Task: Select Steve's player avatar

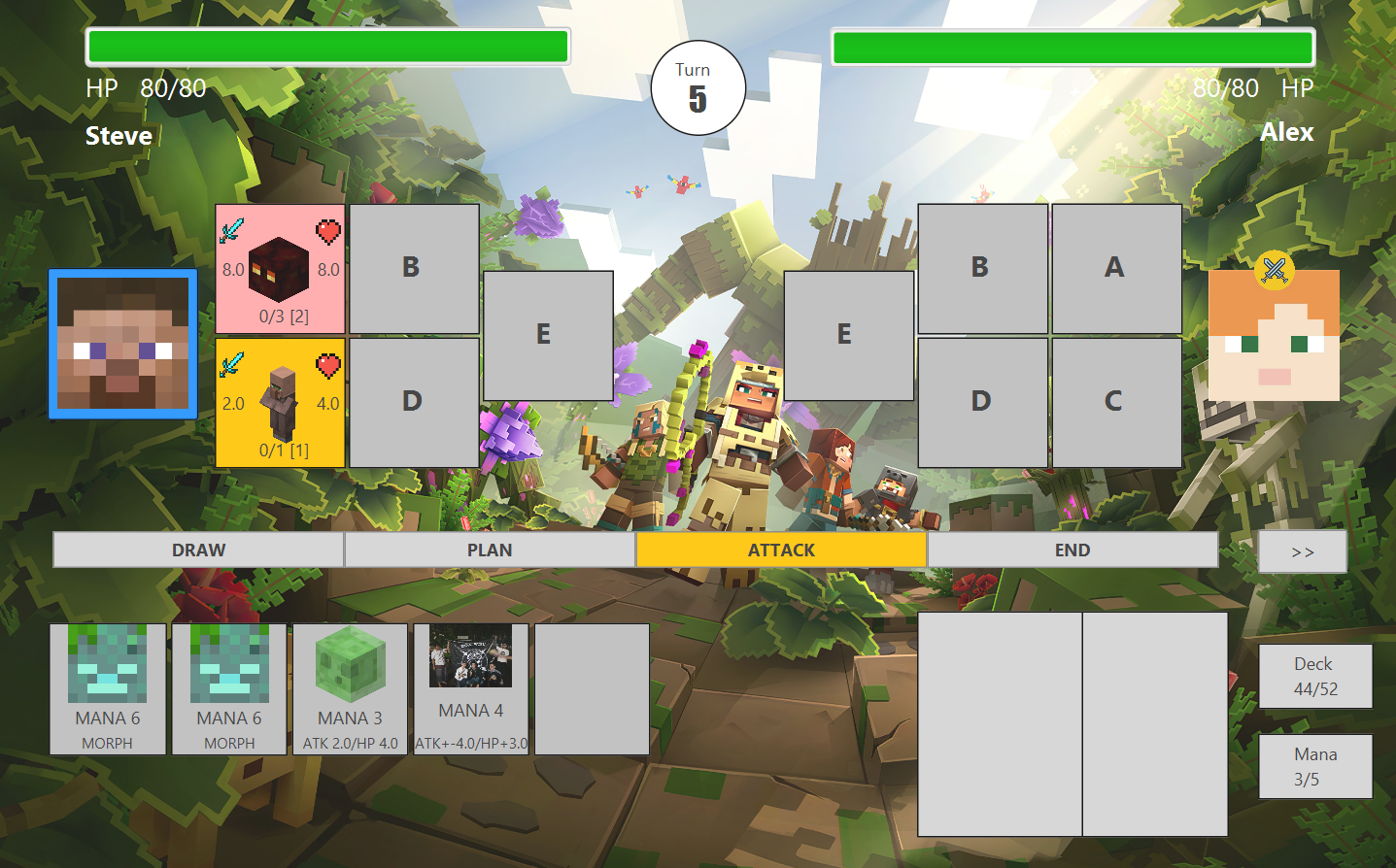Action: pyautogui.click(x=121, y=344)
